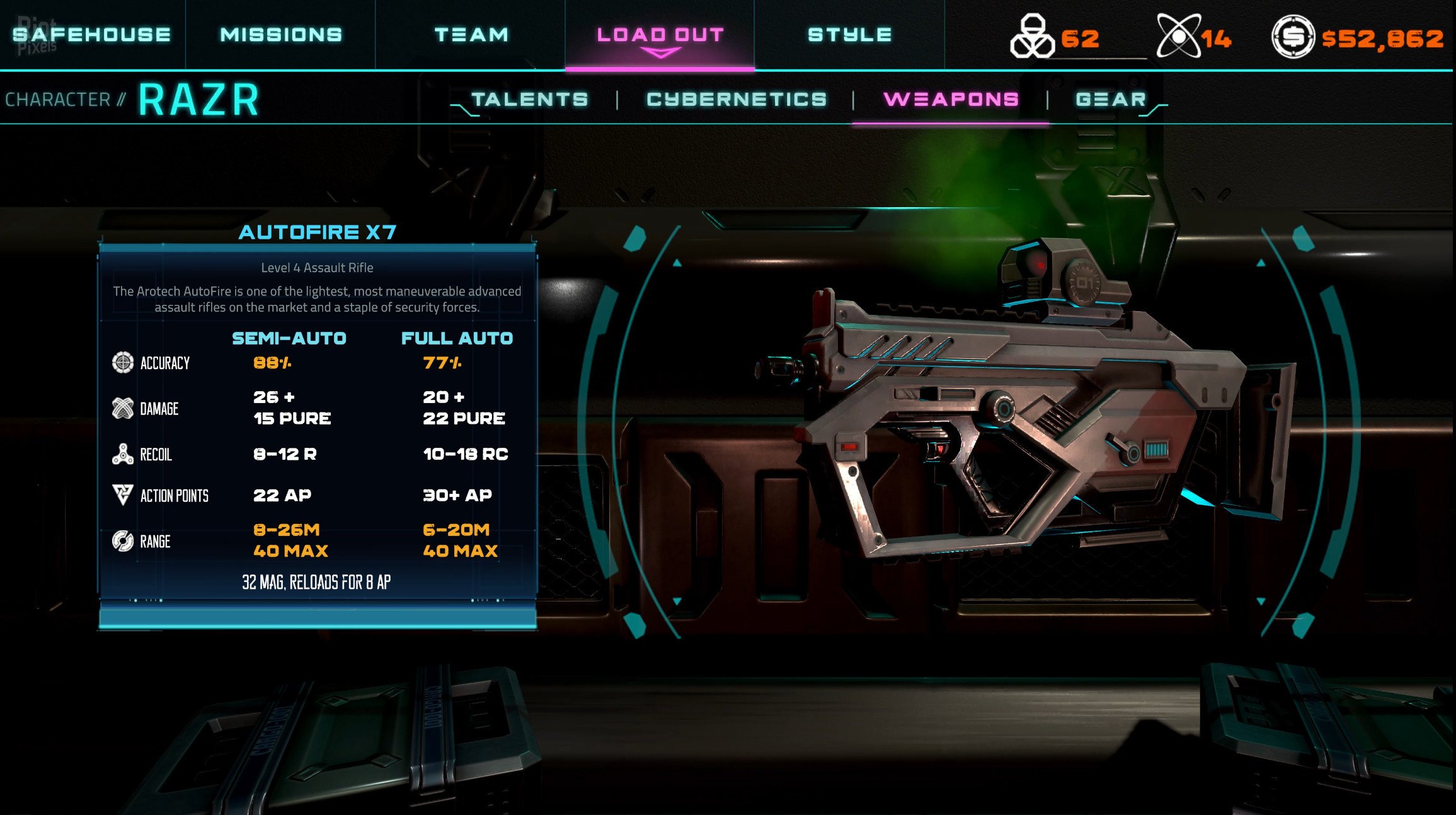Open the Gear sub-tab
The height and width of the screenshot is (815, 1456).
[1110, 100]
